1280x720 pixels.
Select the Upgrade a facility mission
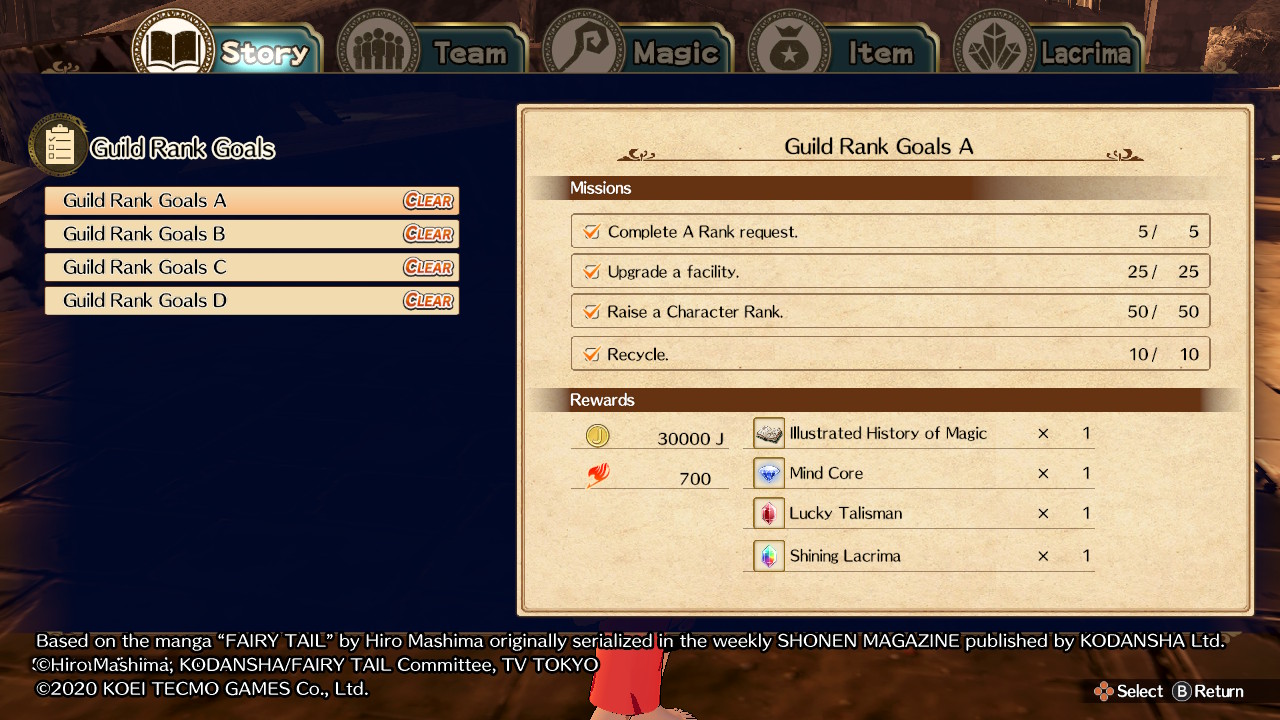click(890, 271)
